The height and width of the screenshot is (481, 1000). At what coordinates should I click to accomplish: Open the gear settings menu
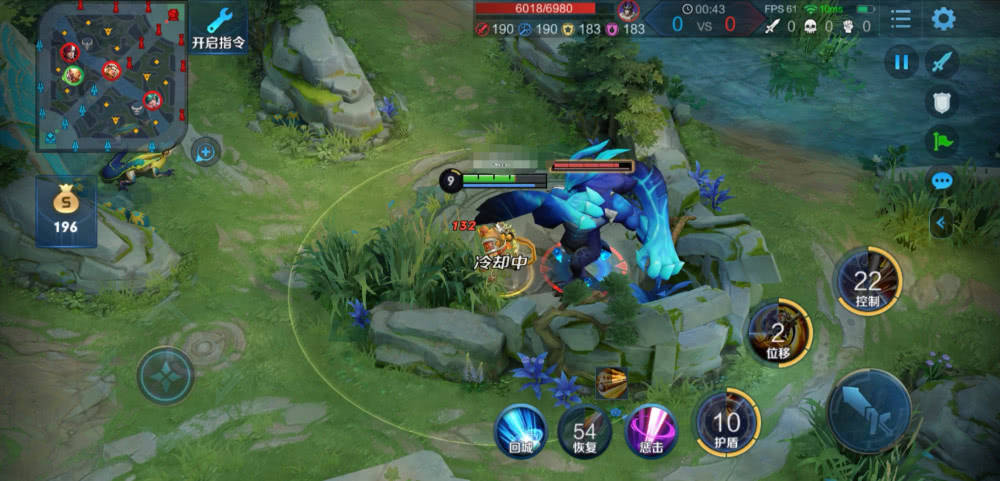pyautogui.click(x=943, y=19)
